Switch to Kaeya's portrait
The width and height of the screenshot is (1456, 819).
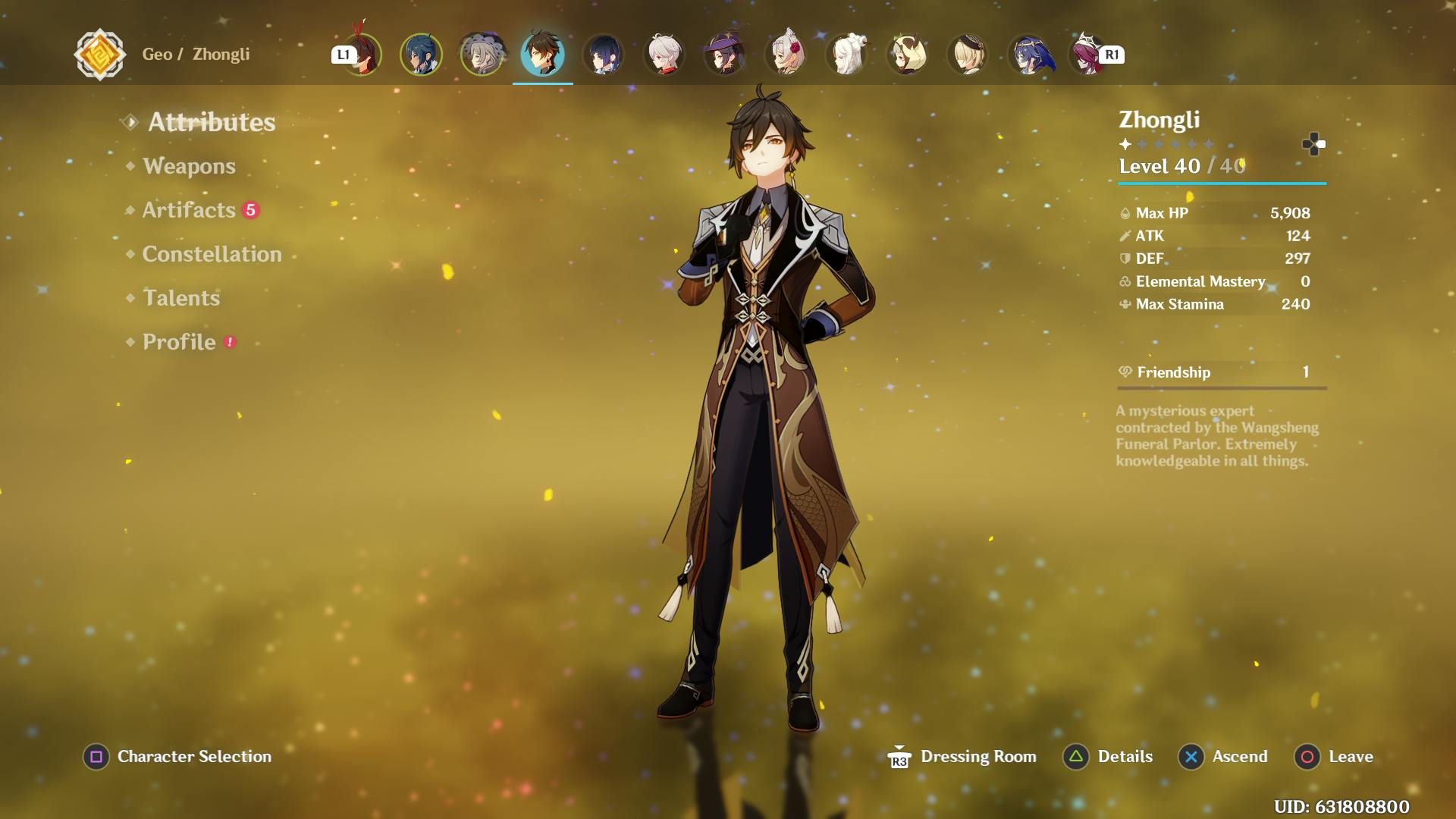pos(421,55)
